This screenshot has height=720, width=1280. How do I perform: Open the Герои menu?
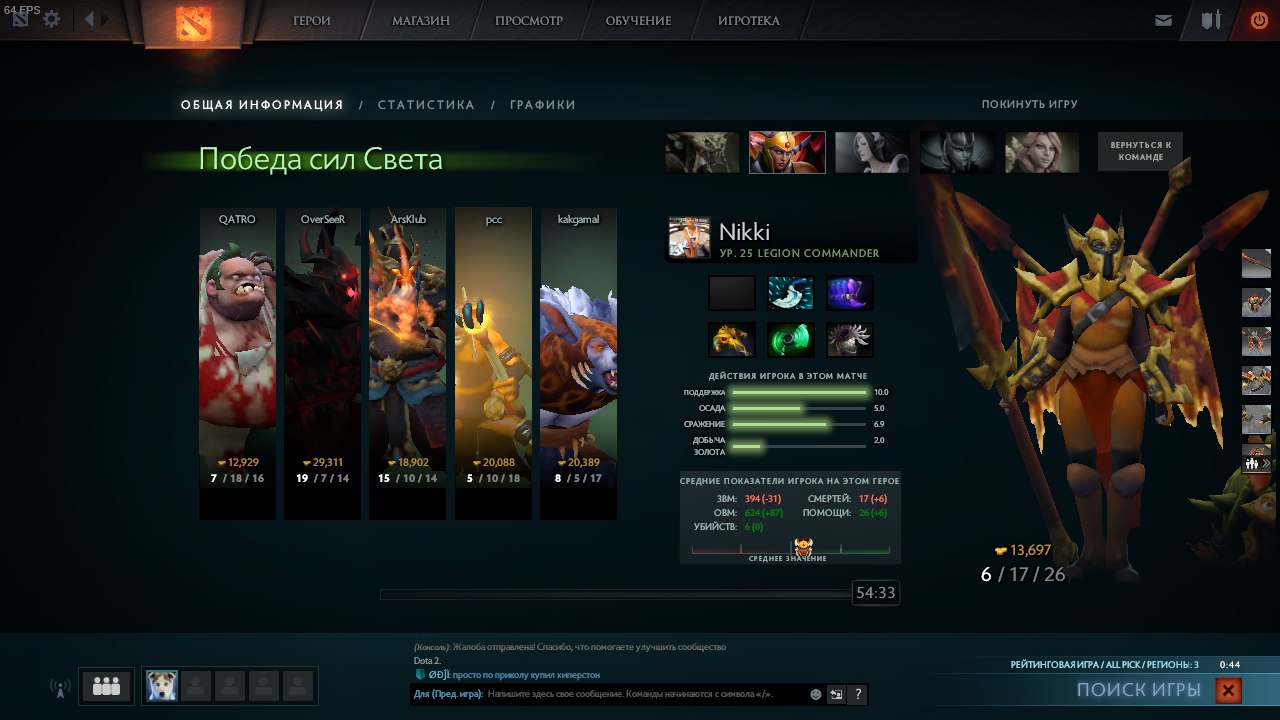pos(312,21)
